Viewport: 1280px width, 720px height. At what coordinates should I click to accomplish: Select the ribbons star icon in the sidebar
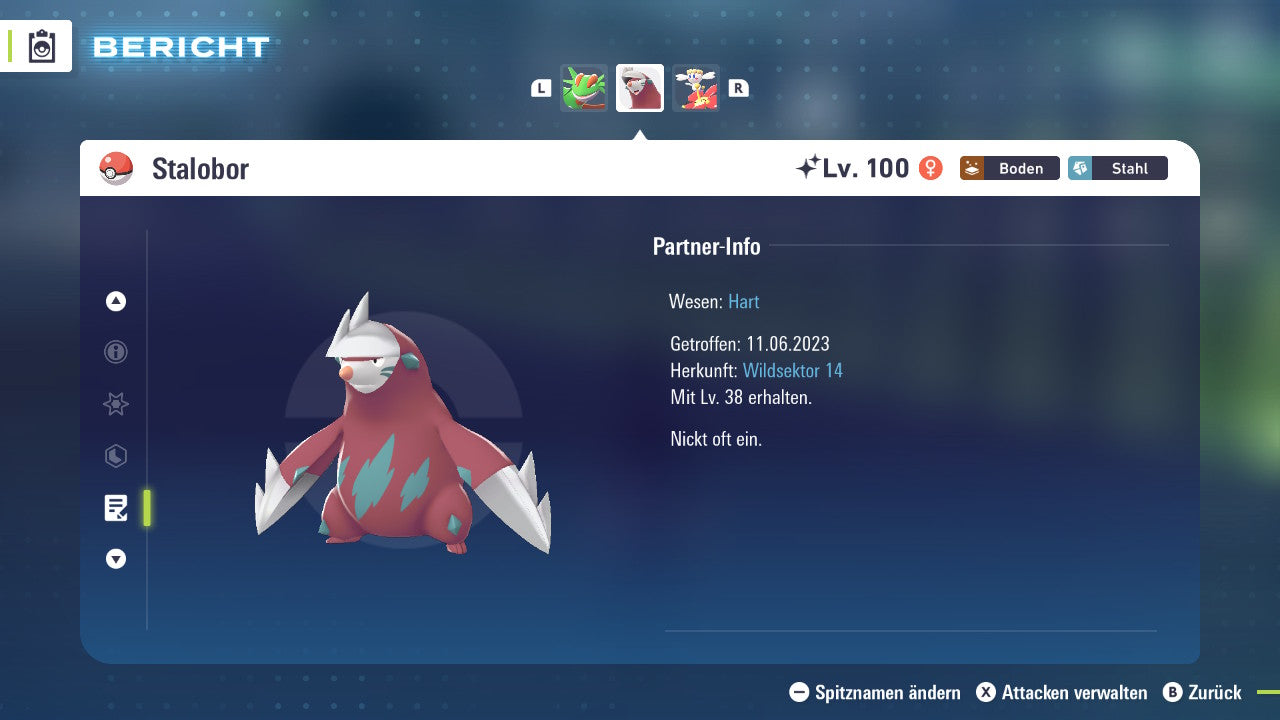(115, 404)
